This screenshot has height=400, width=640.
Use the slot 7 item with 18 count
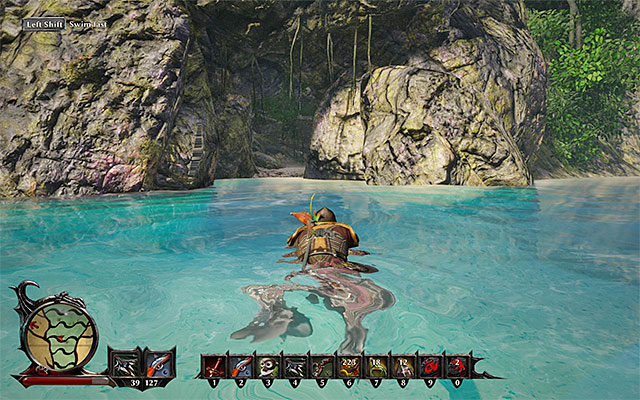pos(376,366)
